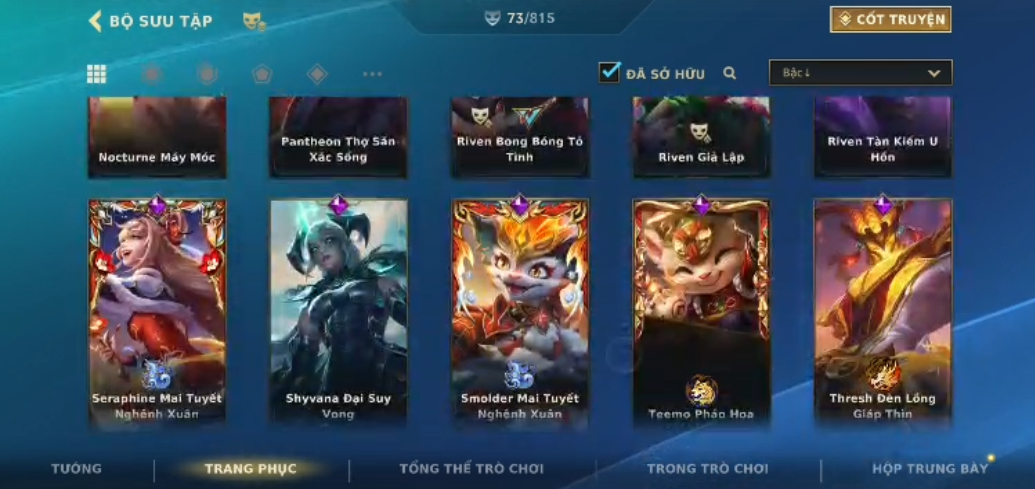The width and height of the screenshot is (1035, 489).
Task: Choose the Shyvana Đại Suy Vong skin
Action: (x=338, y=310)
